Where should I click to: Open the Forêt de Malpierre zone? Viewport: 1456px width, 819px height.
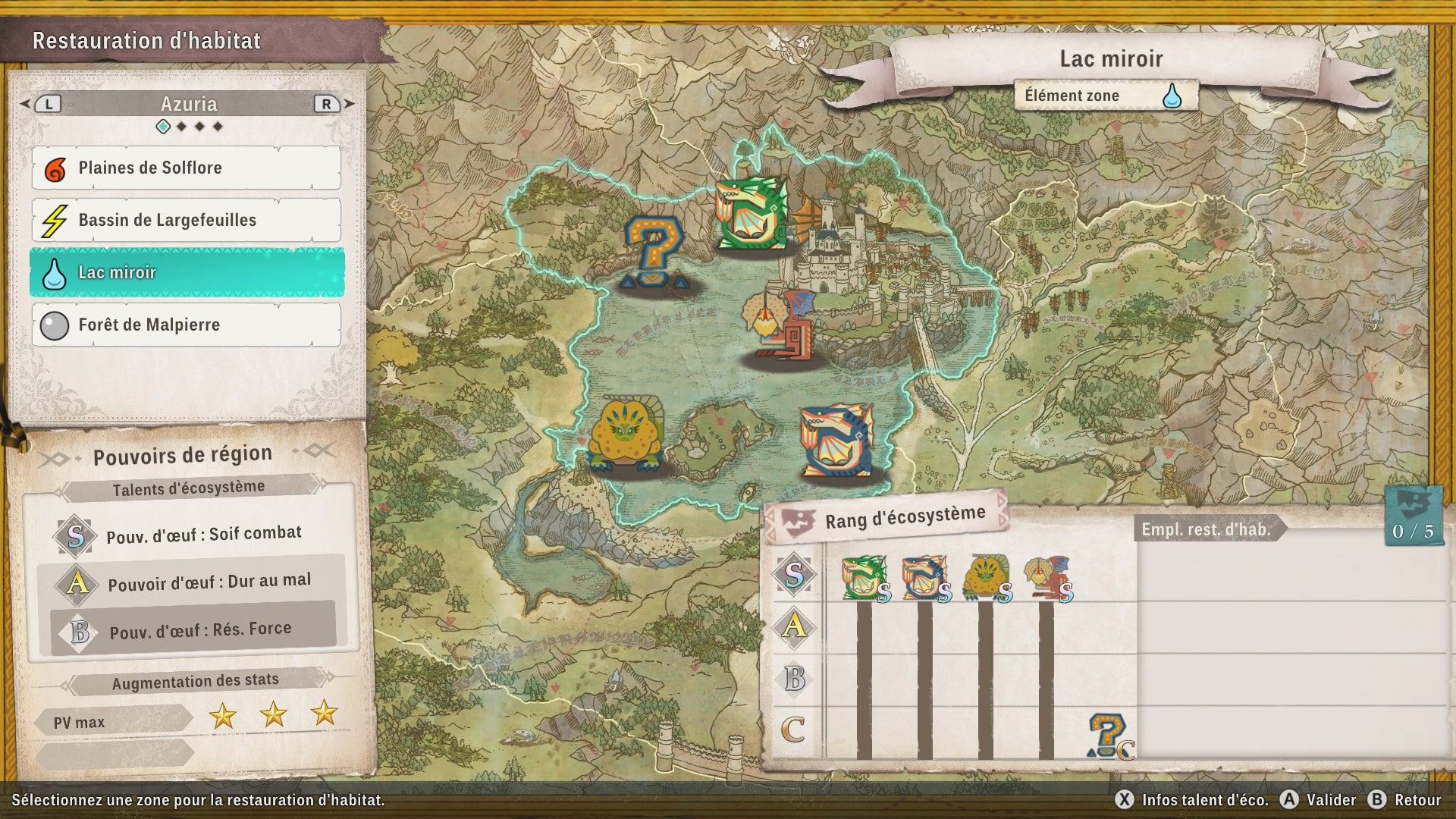186,325
